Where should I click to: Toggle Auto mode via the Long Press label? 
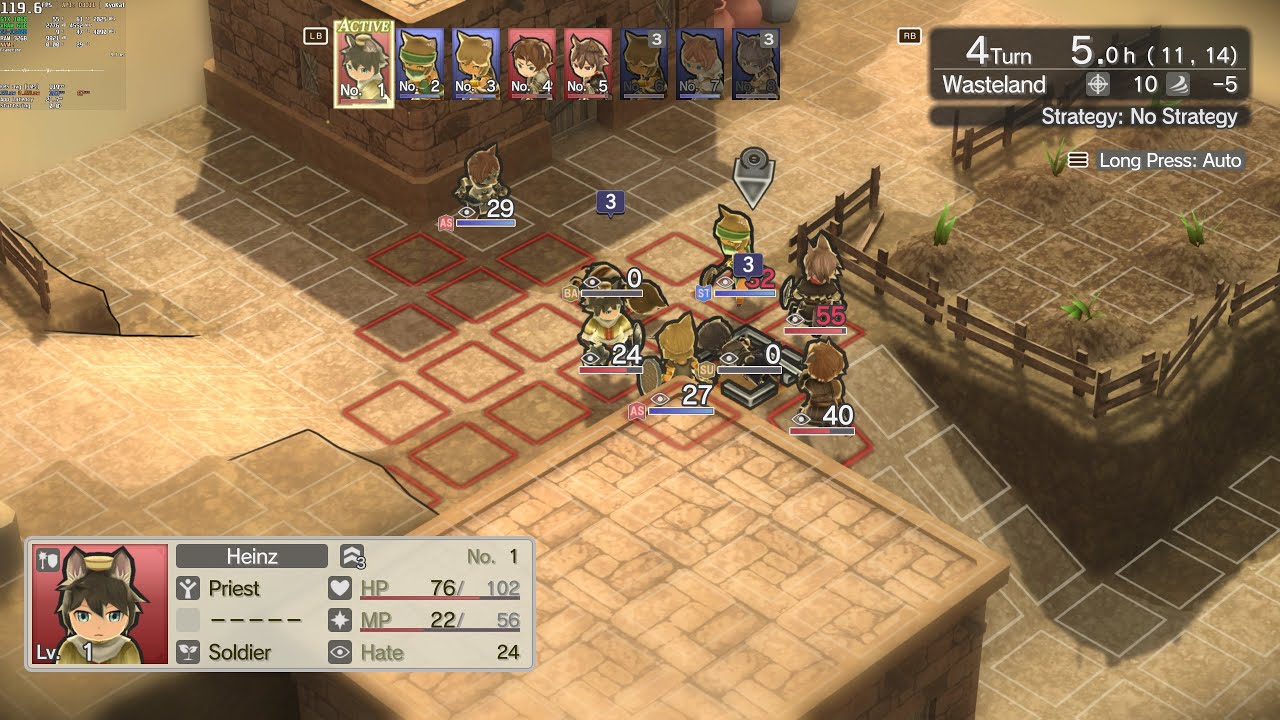1158,160
